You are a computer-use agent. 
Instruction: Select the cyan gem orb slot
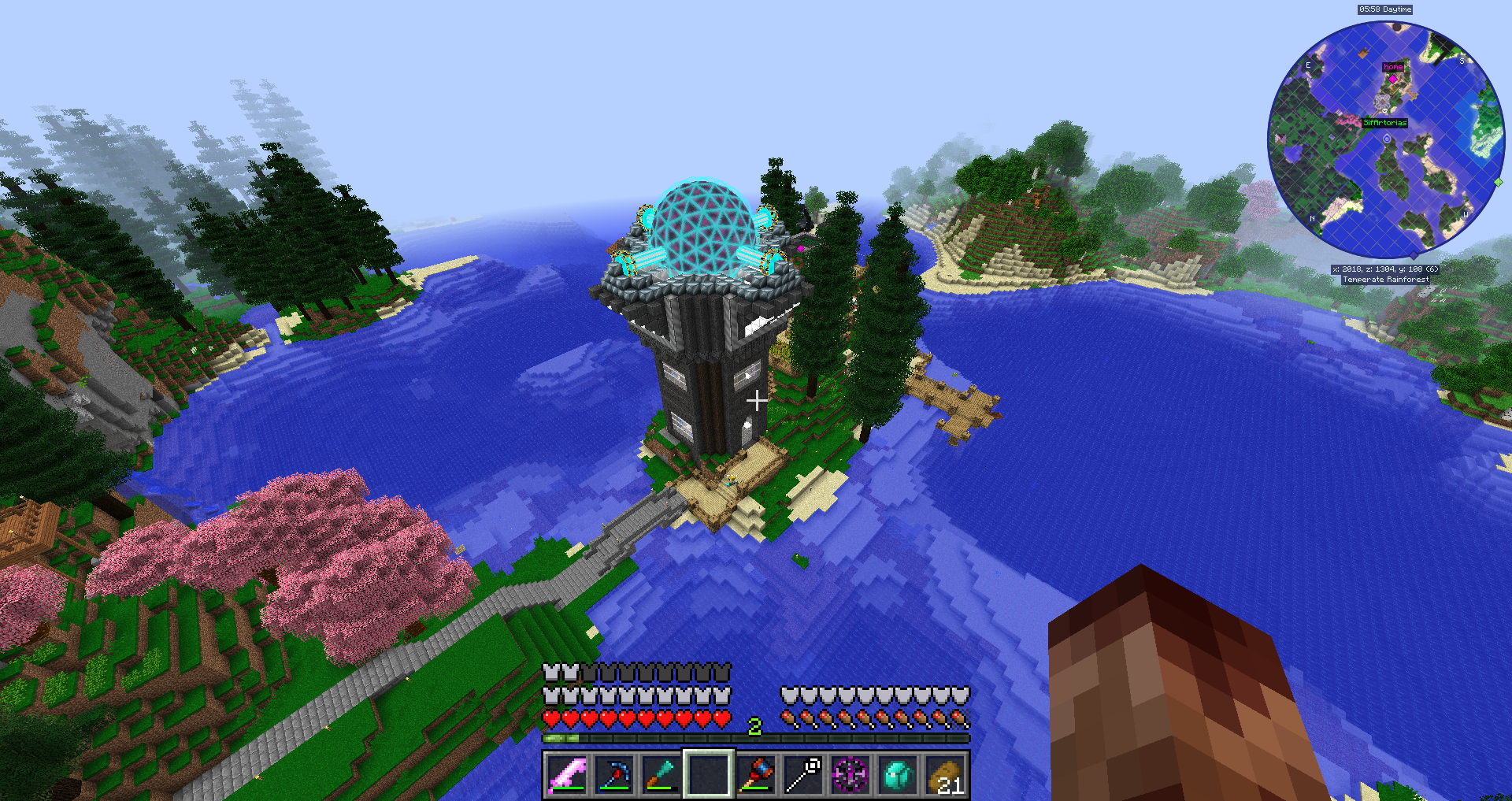click(x=898, y=774)
